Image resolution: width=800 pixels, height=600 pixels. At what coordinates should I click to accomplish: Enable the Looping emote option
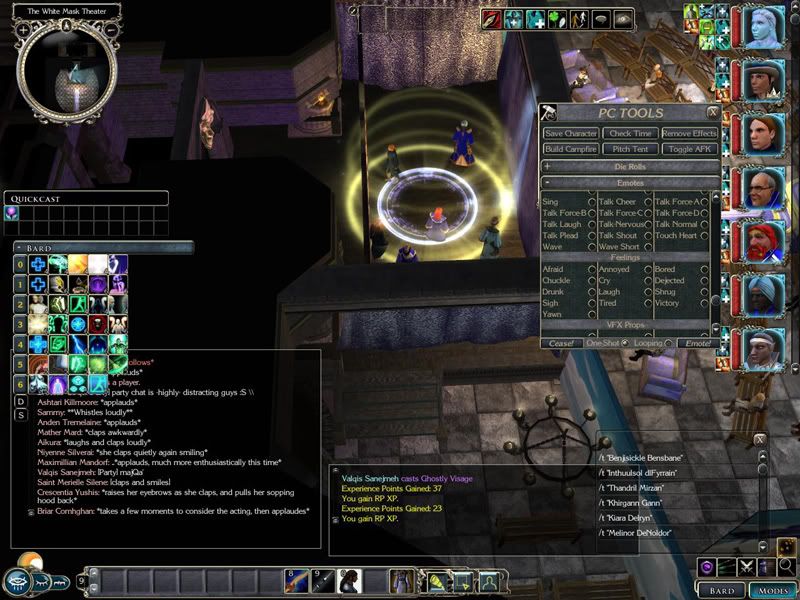point(669,343)
